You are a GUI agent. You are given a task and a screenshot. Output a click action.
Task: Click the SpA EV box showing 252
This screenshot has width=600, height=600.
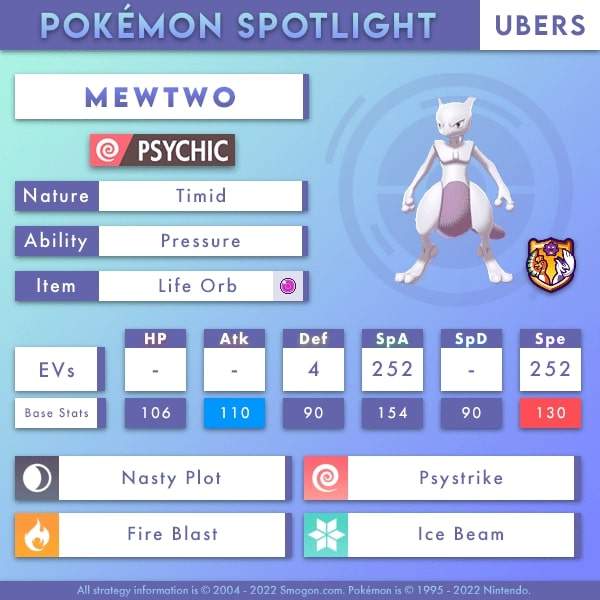coord(392,369)
